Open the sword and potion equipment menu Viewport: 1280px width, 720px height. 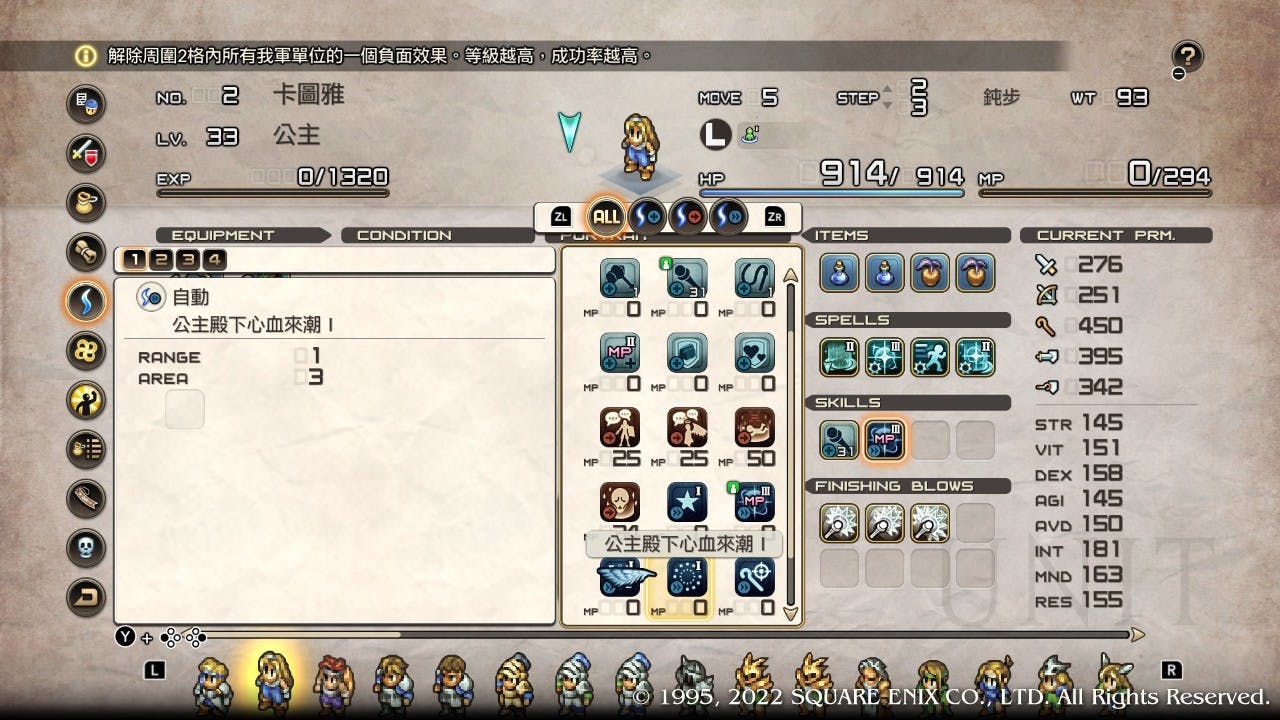[x=86, y=153]
